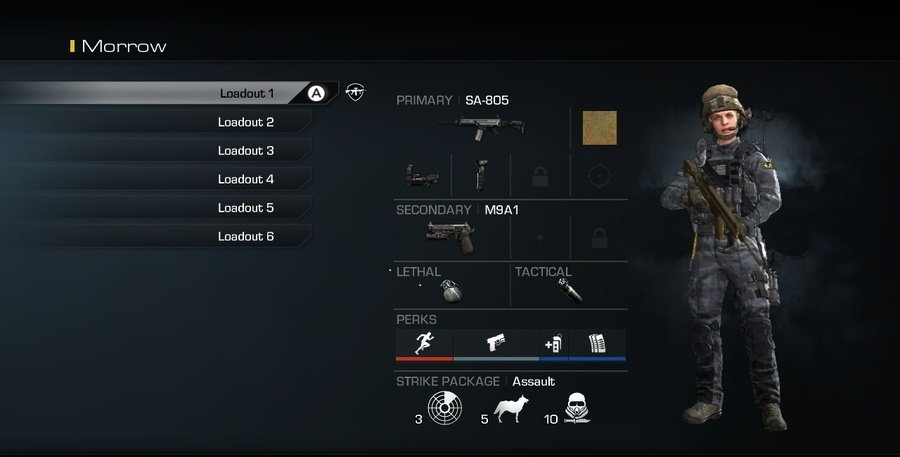Change the tactical grenade equipment
Viewport: 900px width, 457px height.
[571, 290]
